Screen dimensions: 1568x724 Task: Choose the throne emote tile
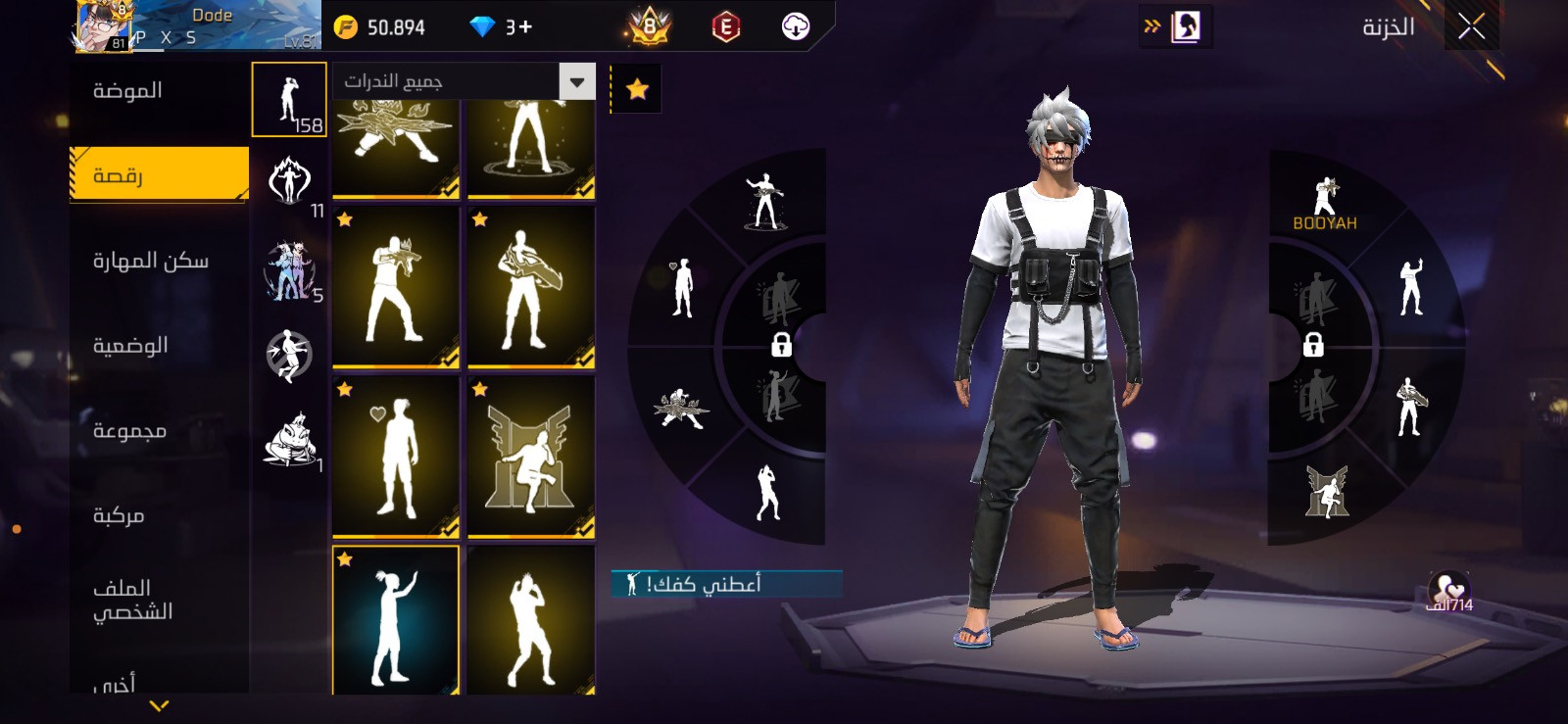pos(530,457)
